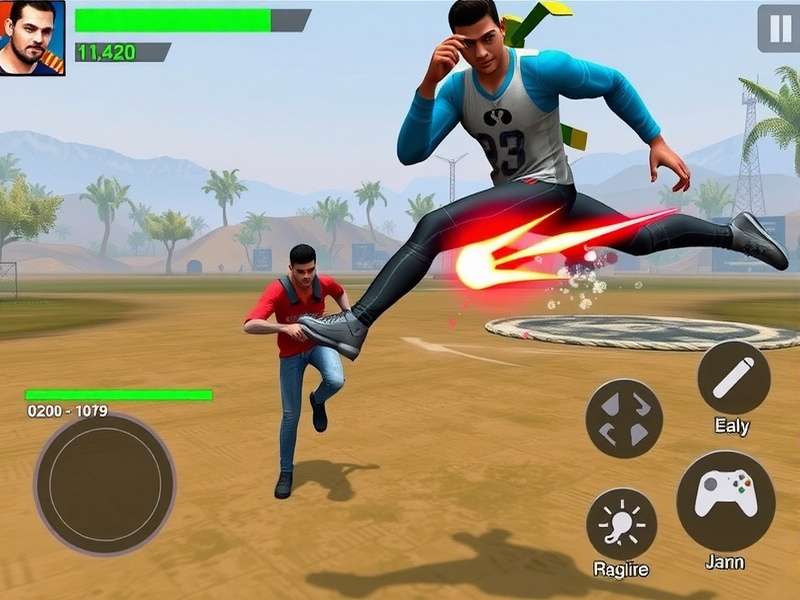Tap the player portrait avatar
800x600 pixels.
(x=32, y=37)
